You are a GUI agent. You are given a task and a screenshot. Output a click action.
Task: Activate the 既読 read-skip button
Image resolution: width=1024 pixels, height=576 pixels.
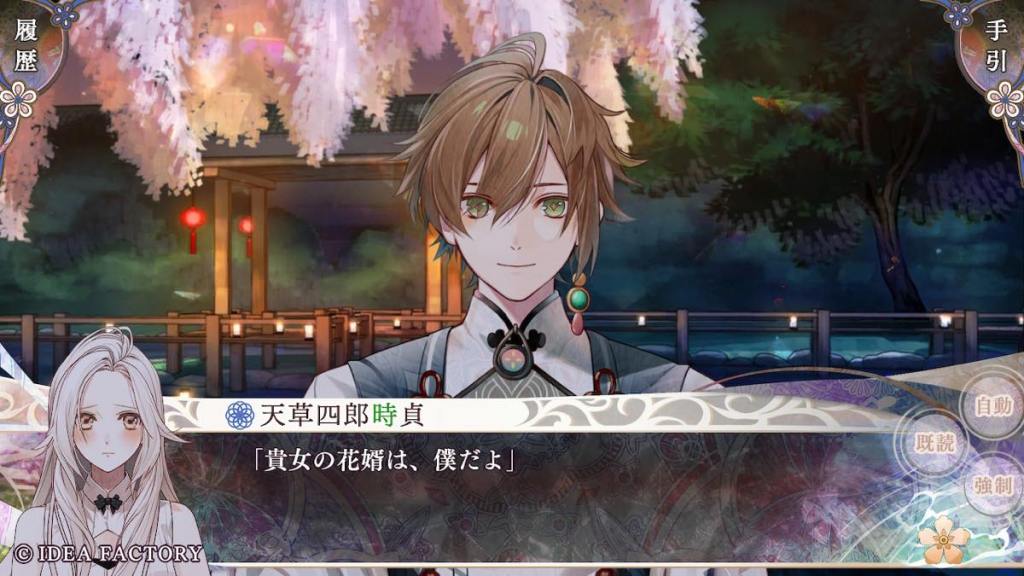point(934,444)
